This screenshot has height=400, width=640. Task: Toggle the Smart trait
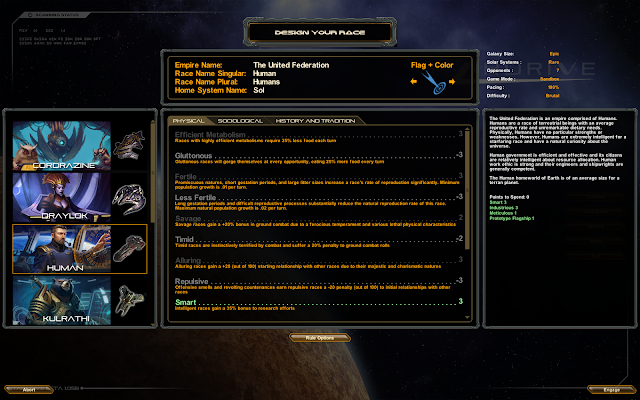(x=187, y=301)
